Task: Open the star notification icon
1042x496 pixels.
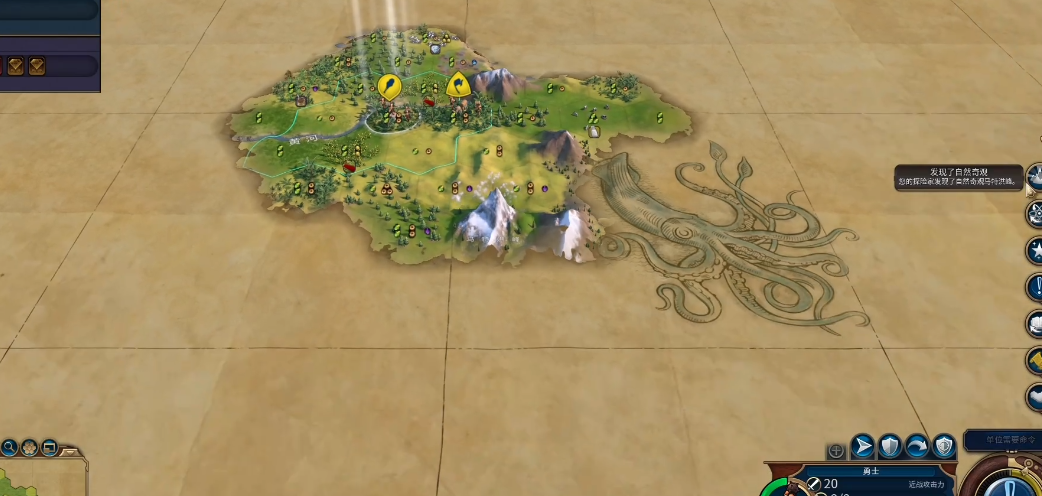Action: [x=1034, y=249]
